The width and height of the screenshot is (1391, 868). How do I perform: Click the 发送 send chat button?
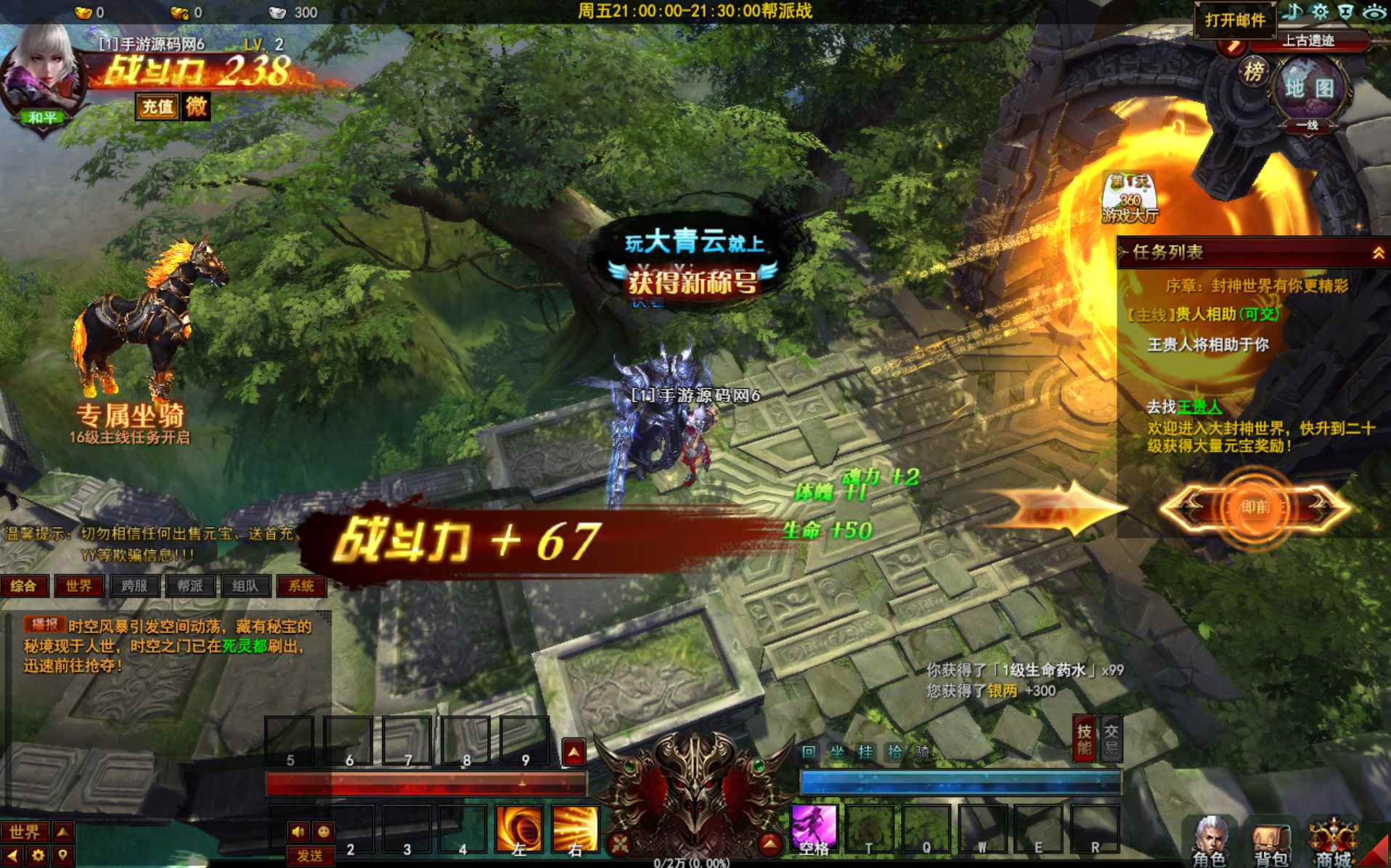click(311, 855)
